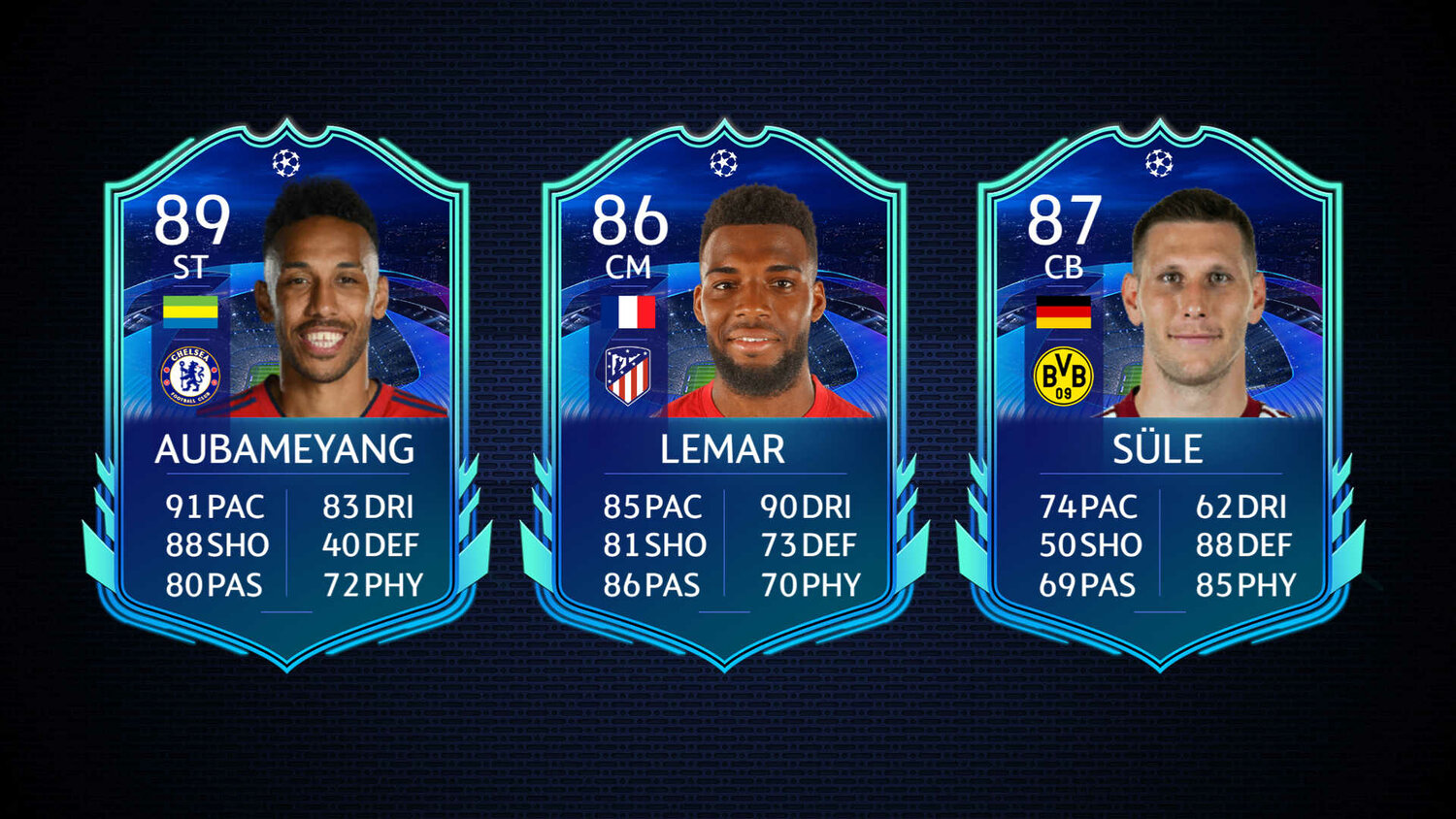Select the LEMAR name label

(x=722, y=449)
